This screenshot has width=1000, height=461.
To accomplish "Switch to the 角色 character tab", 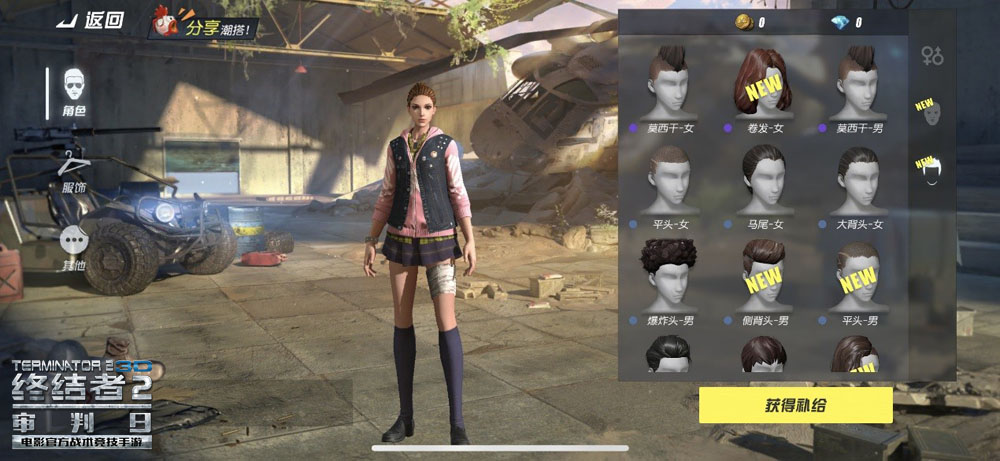I will point(74,94).
